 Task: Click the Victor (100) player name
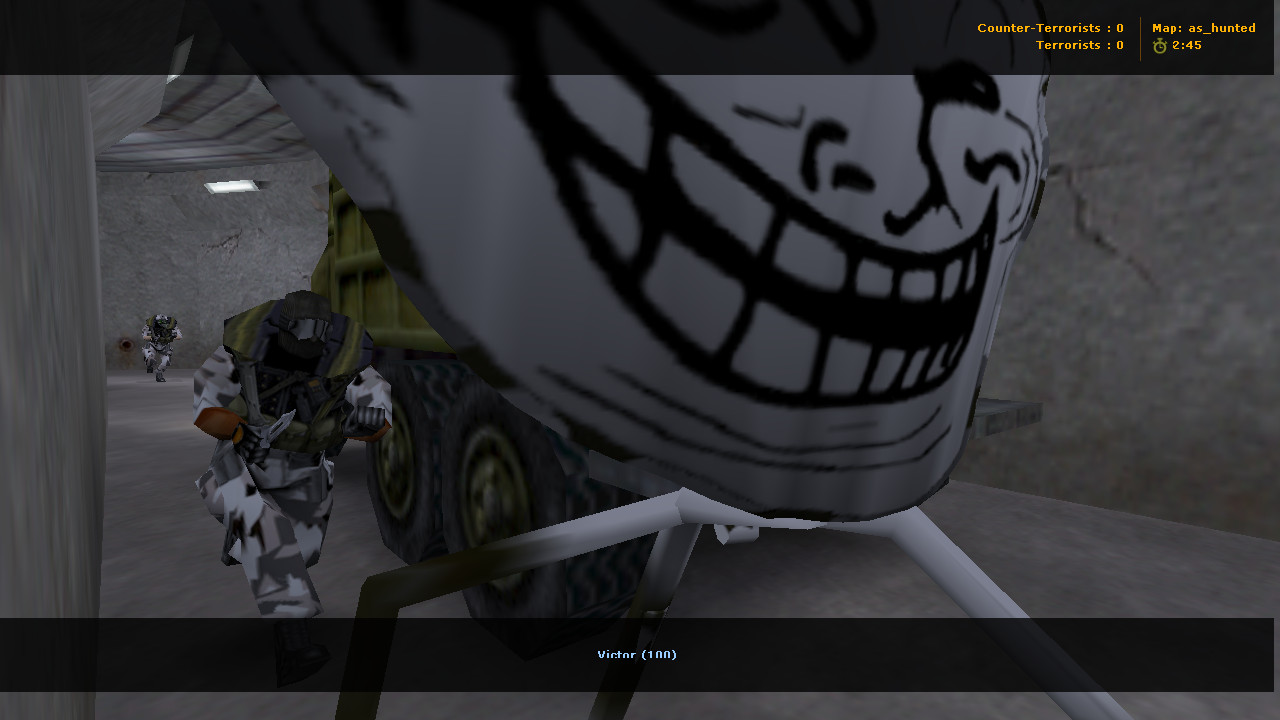click(637, 655)
